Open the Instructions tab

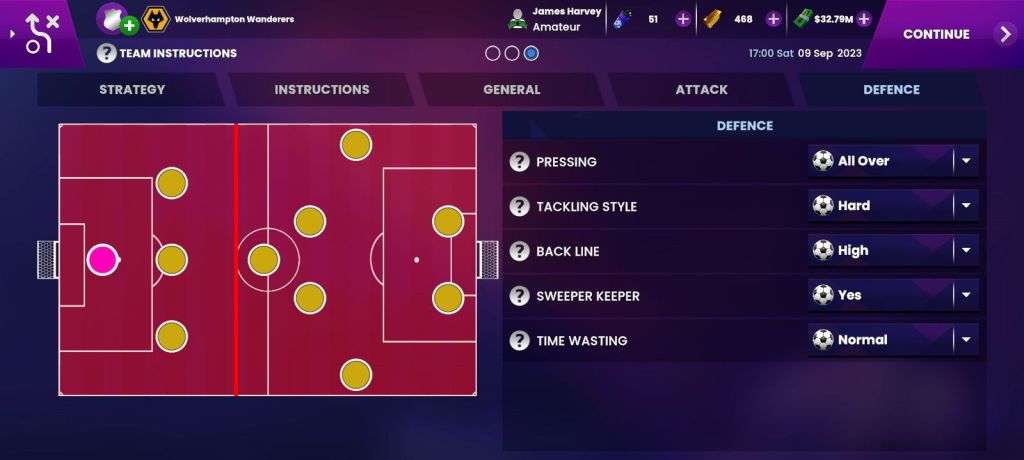pos(322,89)
